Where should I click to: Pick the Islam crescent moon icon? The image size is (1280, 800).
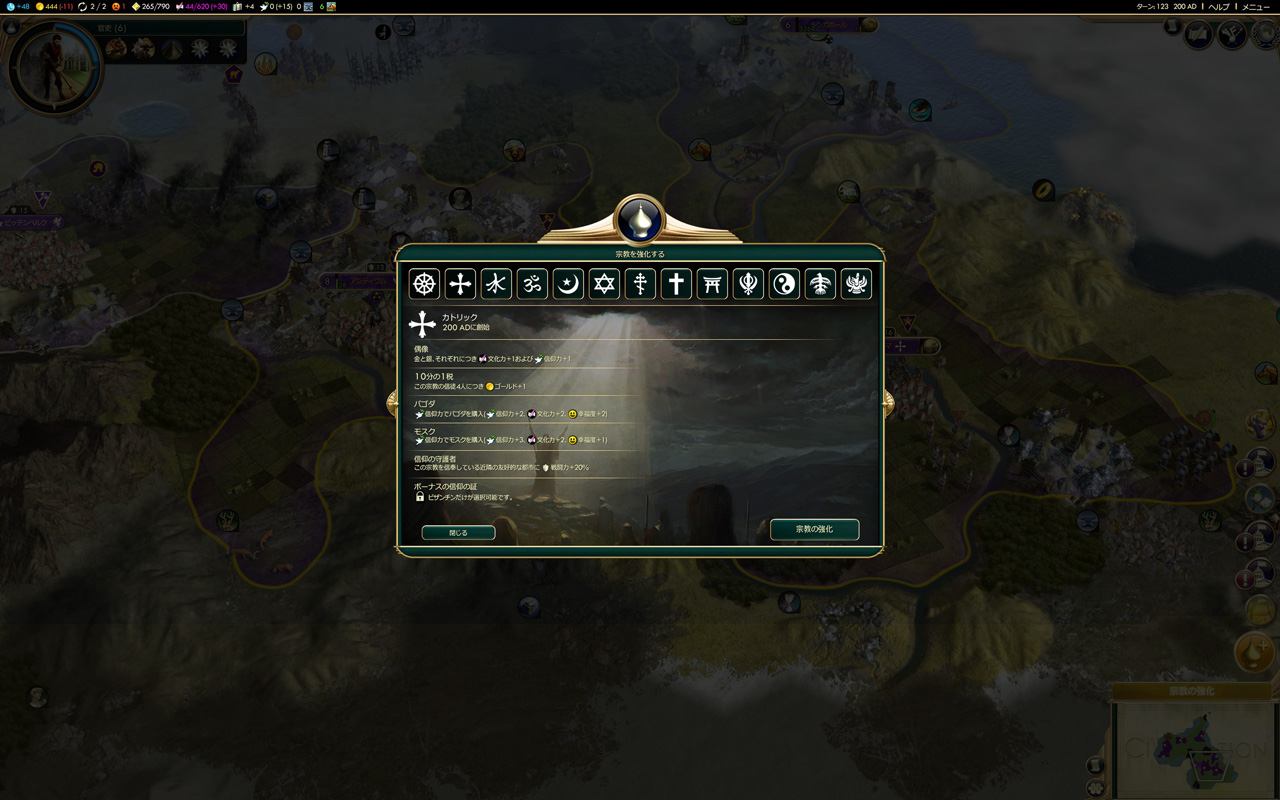point(568,284)
